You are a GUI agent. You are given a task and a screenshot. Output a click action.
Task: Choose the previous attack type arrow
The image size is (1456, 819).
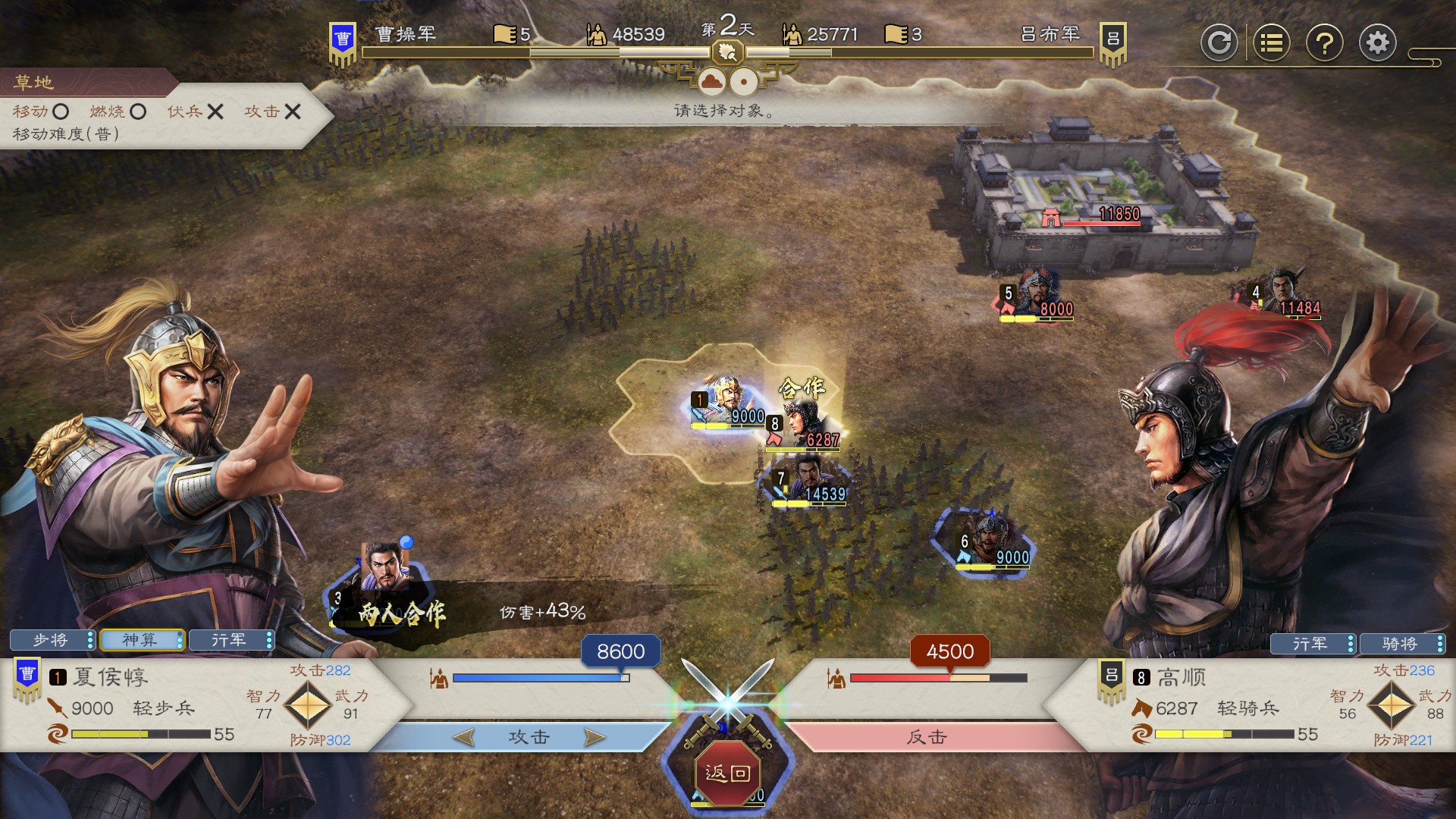click(x=463, y=737)
